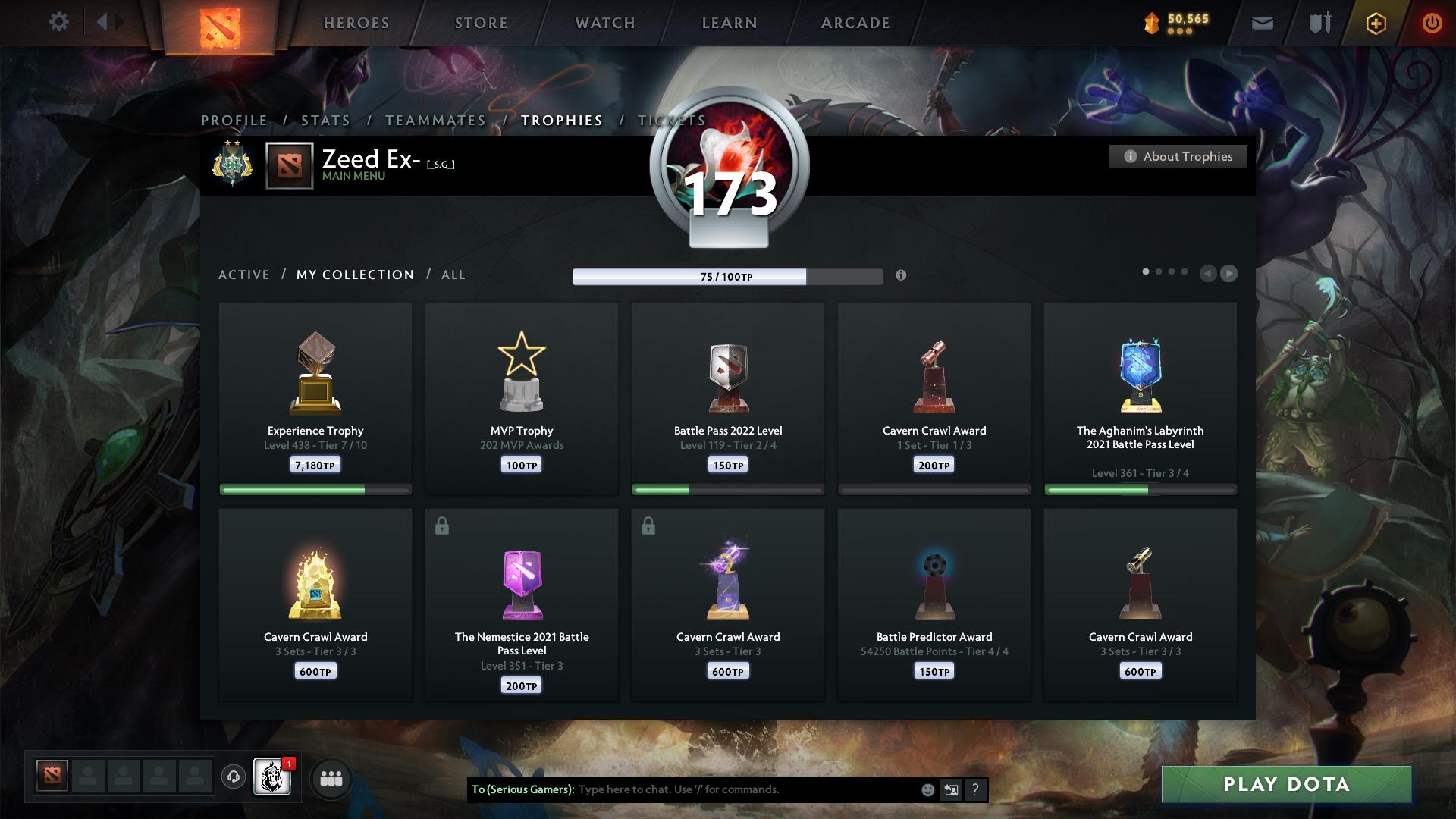Go to next trophy page with right arrow
The width and height of the screenshot is (1456, 819).
[1228, 274]
